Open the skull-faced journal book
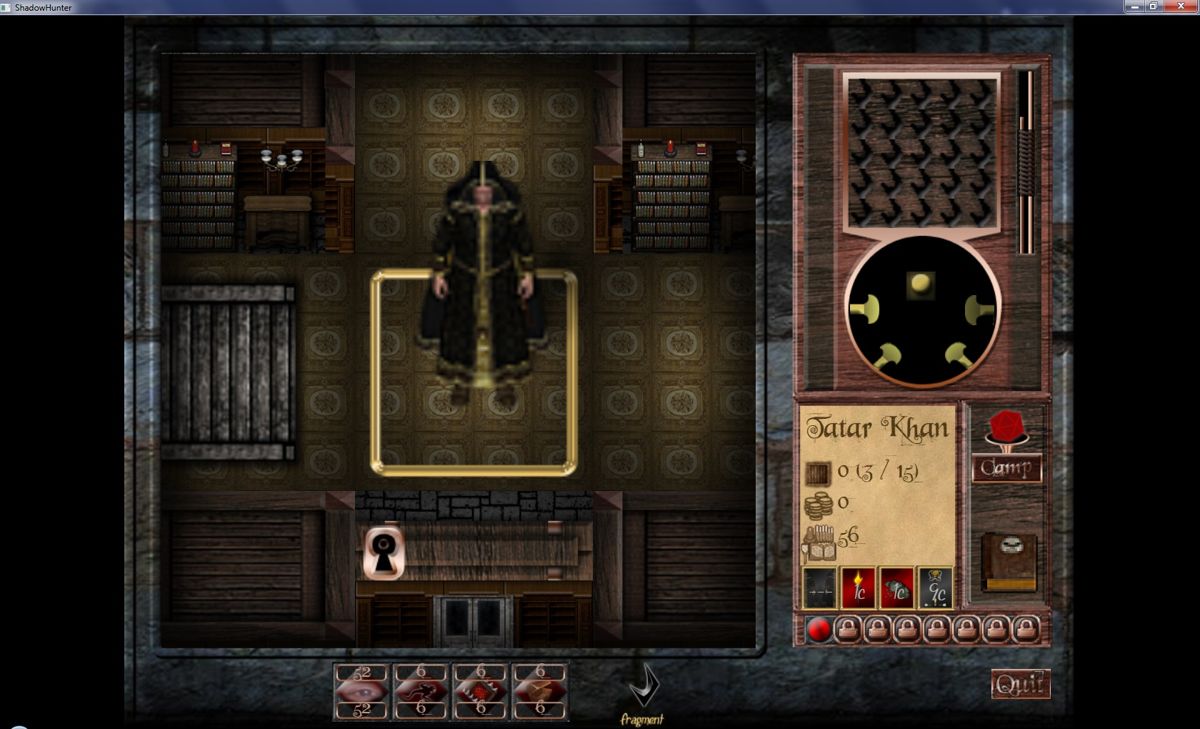Image resolution: width=1200 pixels, height=729 pixels. click(x=1008, y=562)
